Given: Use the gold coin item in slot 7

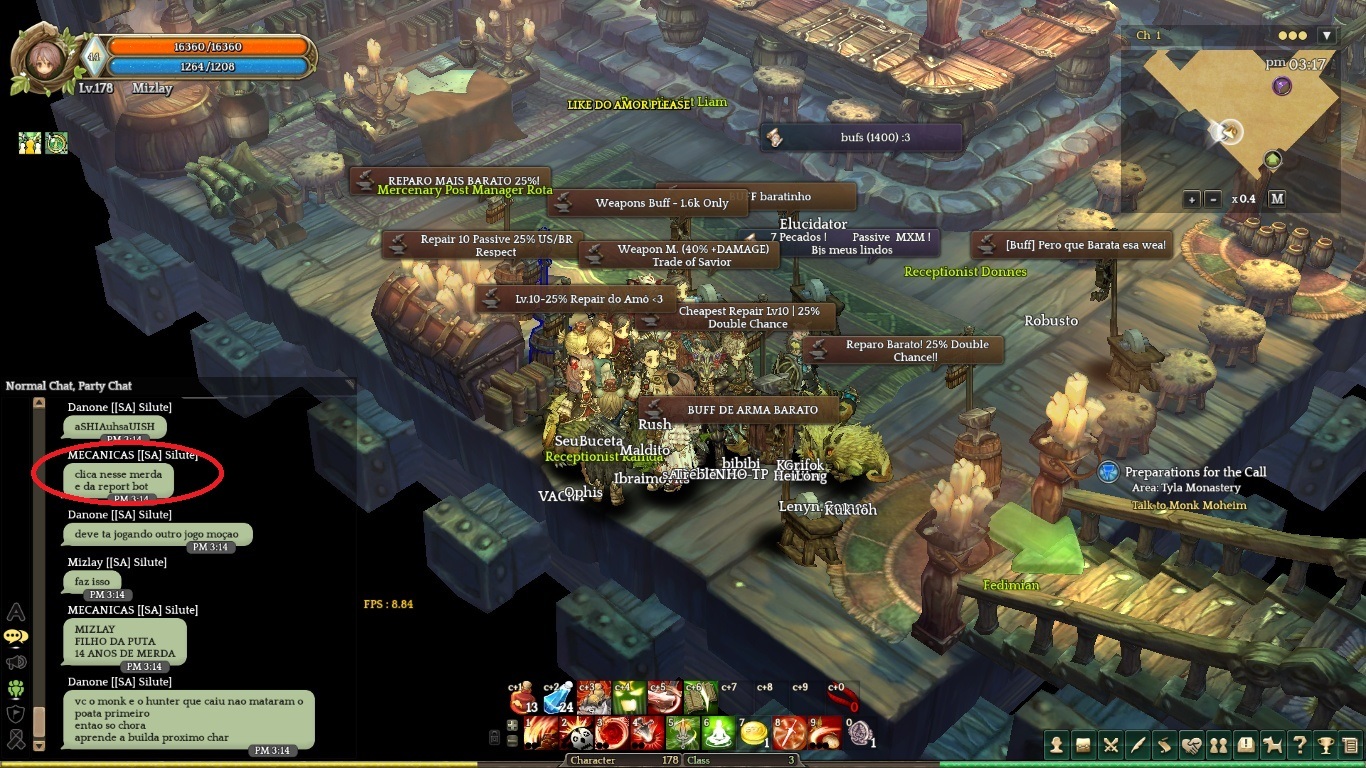Looking at the screenshot, I should [x=752, y=734].
